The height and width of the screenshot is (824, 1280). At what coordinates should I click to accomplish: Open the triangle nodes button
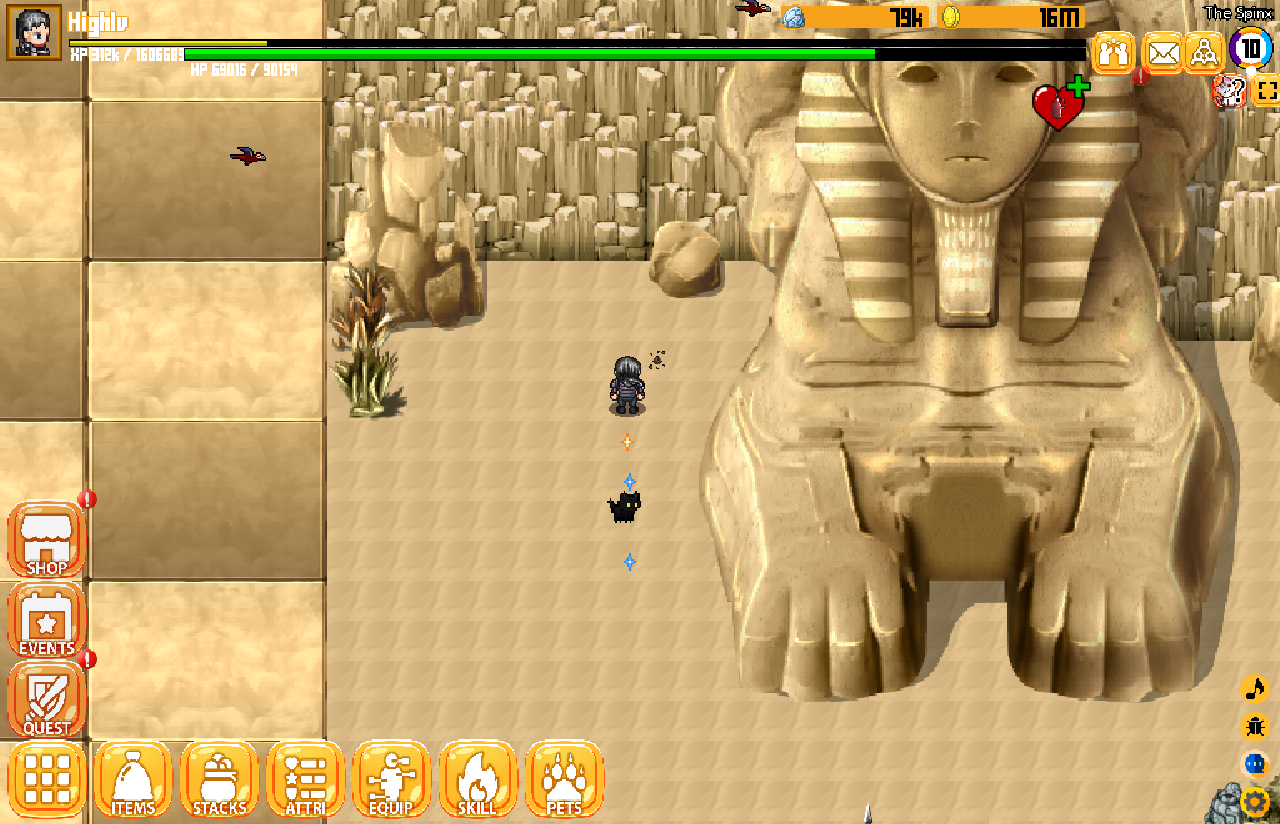point(1205,52)
